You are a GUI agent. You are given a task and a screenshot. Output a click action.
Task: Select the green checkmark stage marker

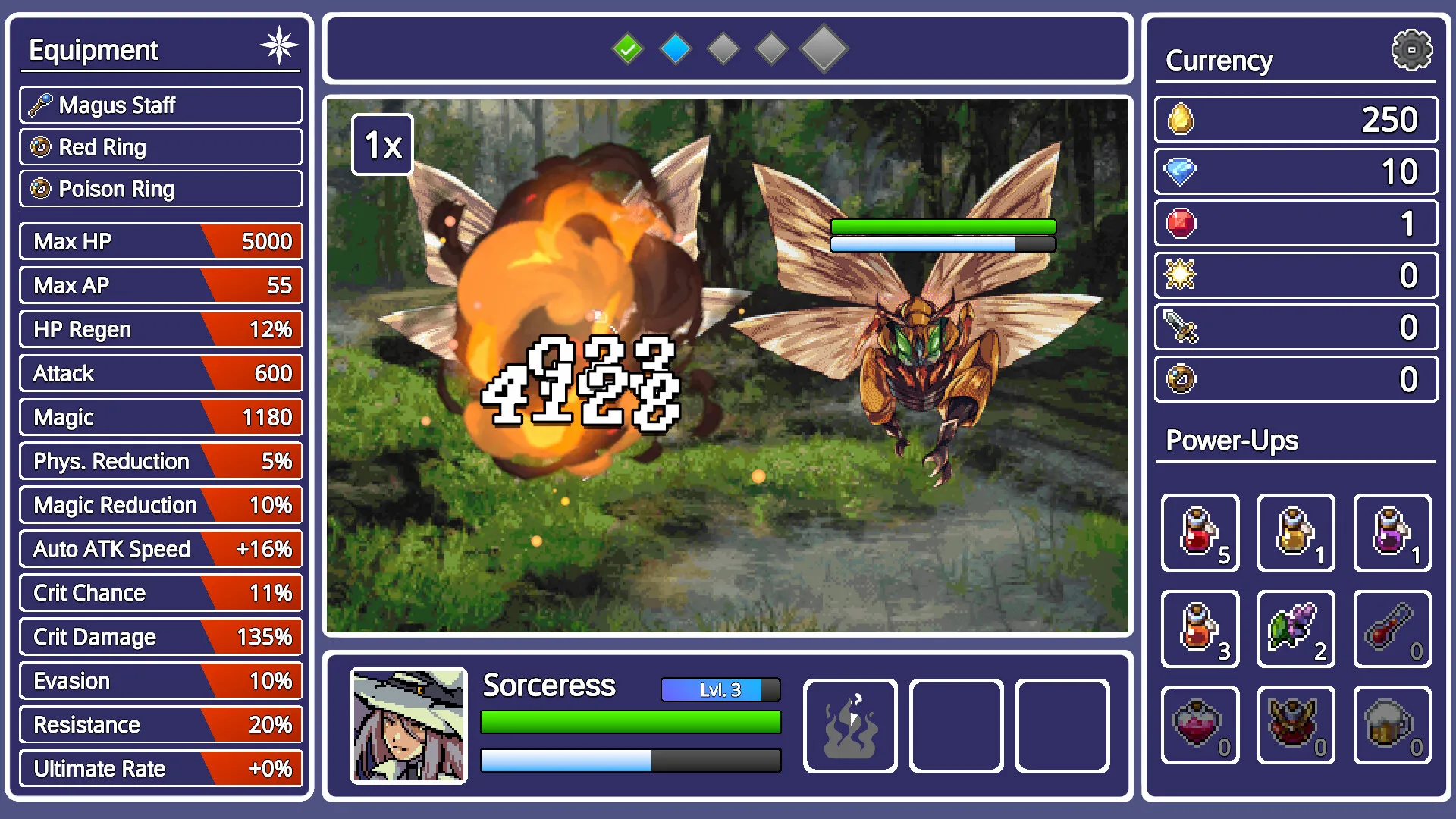(627, 48)
